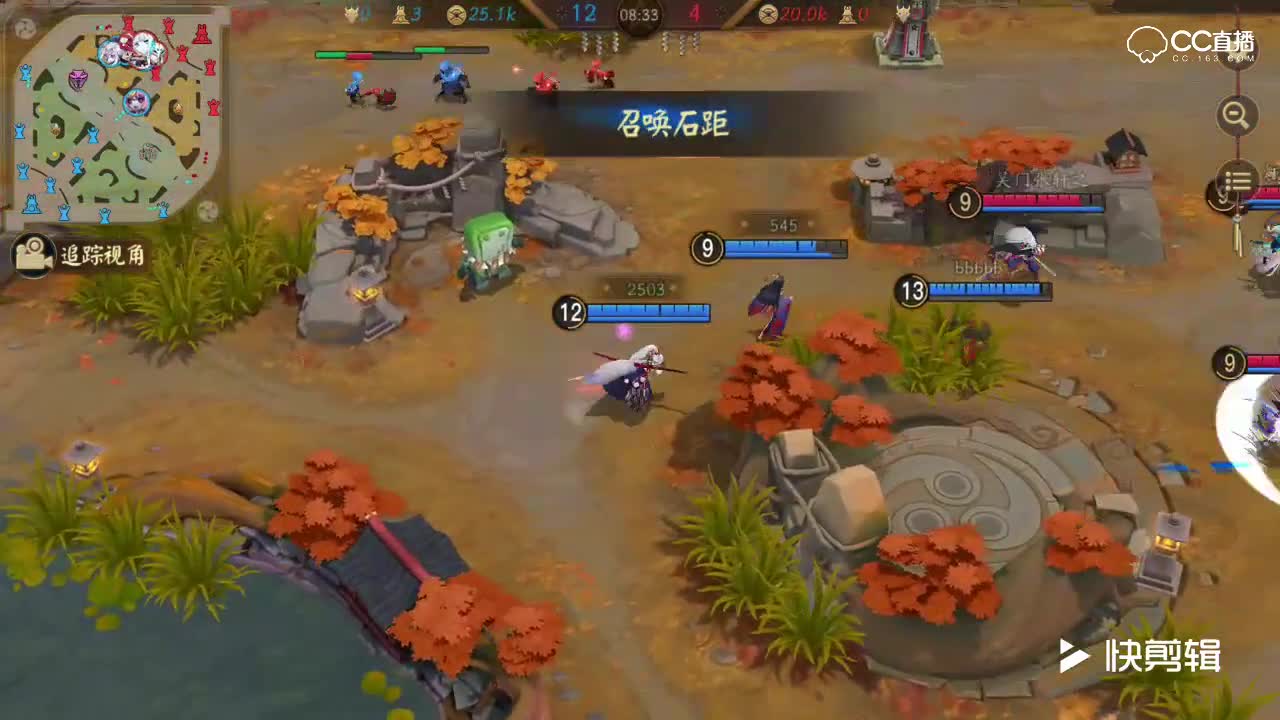Select the minimap zoom-out magnifier icon

[x=1235, y=116]
